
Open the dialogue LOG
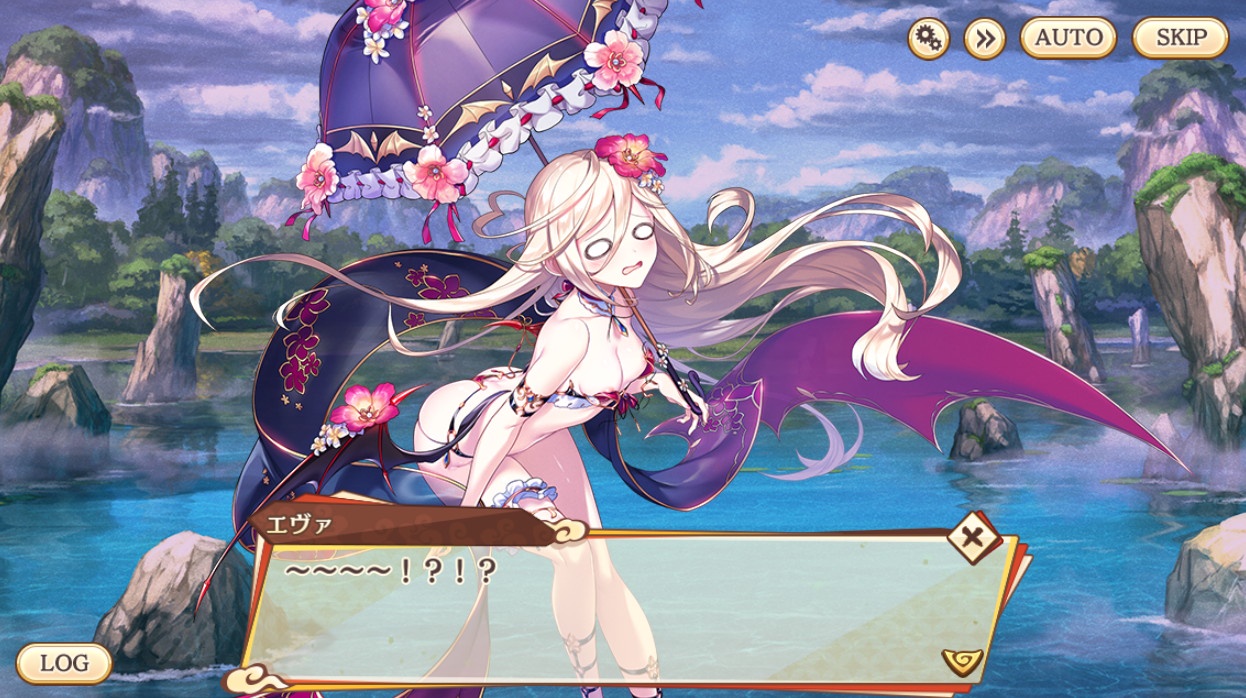coord(64,662)
